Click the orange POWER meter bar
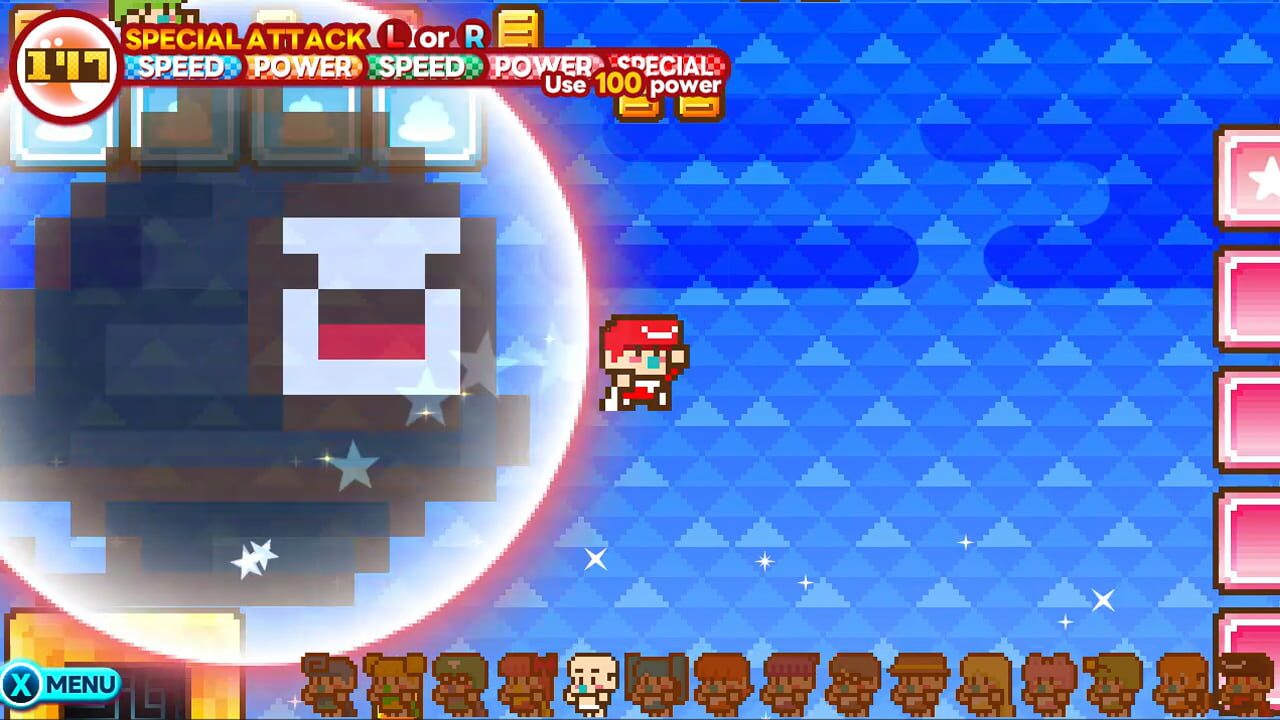 click(x=305, y=68)
